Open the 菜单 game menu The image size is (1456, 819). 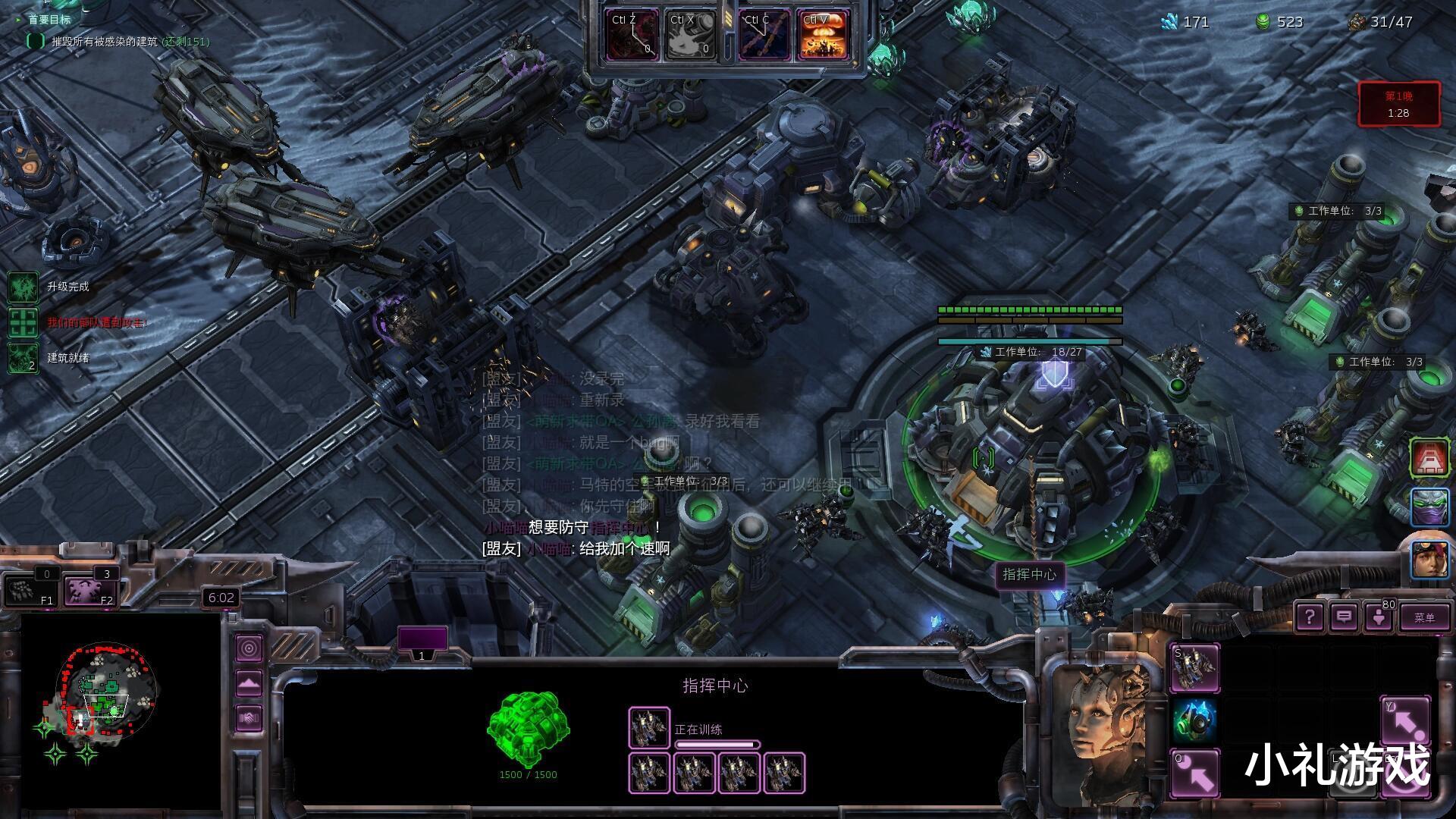pos(1423,617)
